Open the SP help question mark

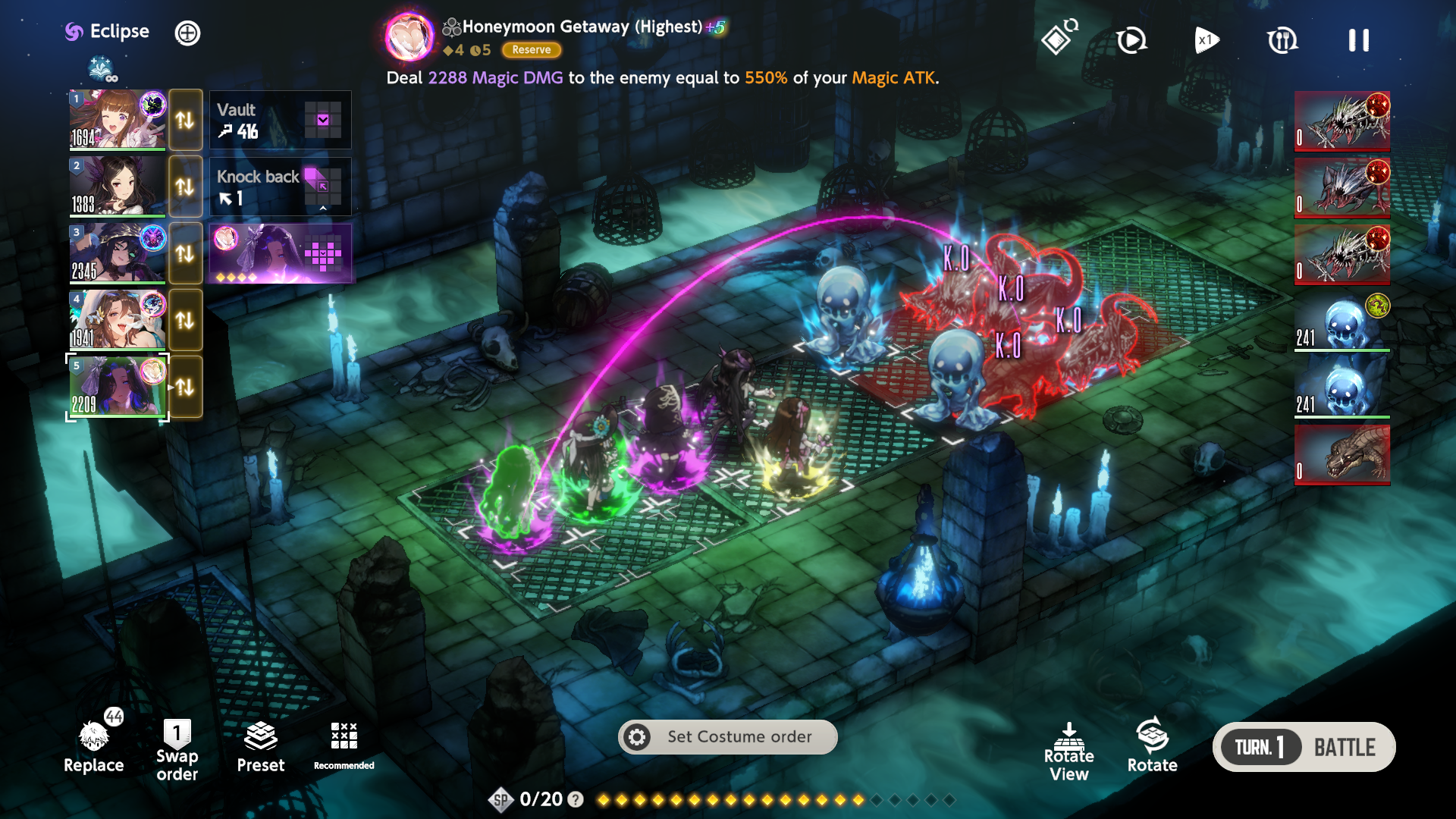click(576, 799)
